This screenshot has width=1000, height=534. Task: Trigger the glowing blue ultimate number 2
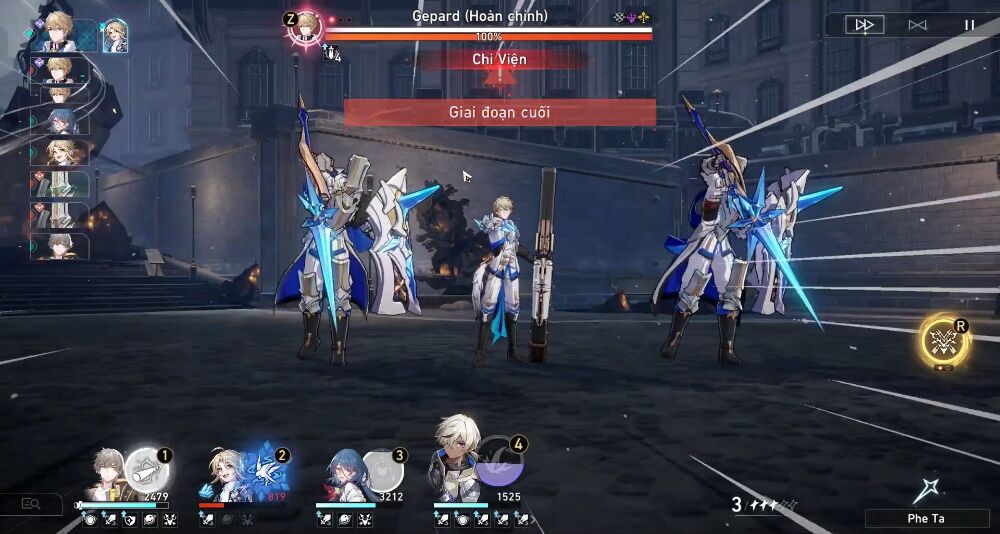click(x=264, y=469)
